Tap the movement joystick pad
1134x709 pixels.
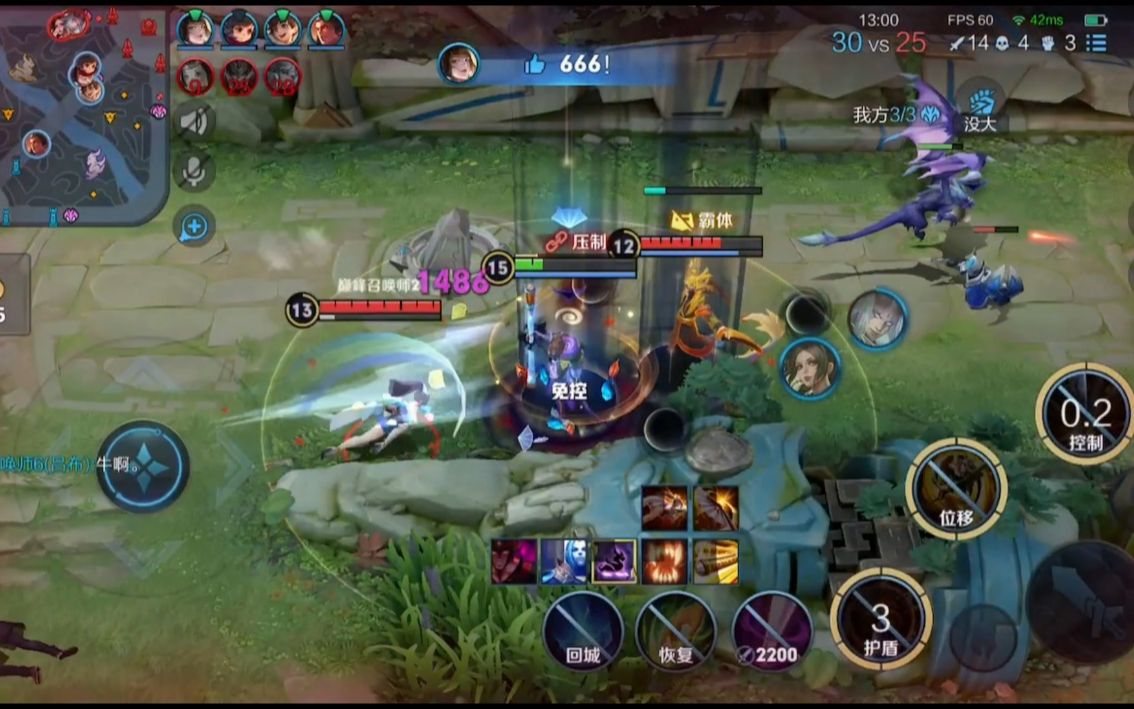coord(143,466)
